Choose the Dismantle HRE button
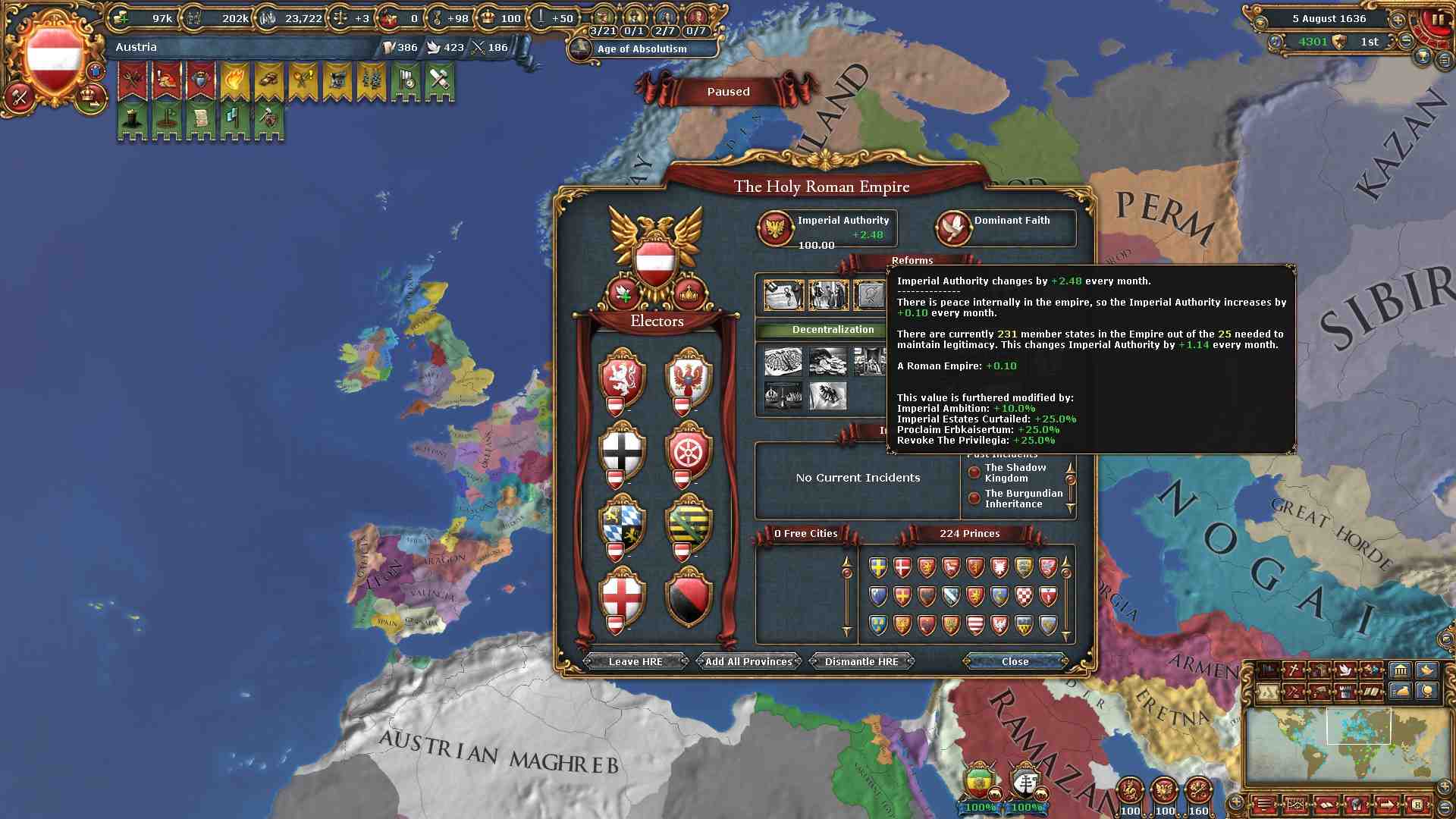 click(861, 661)
